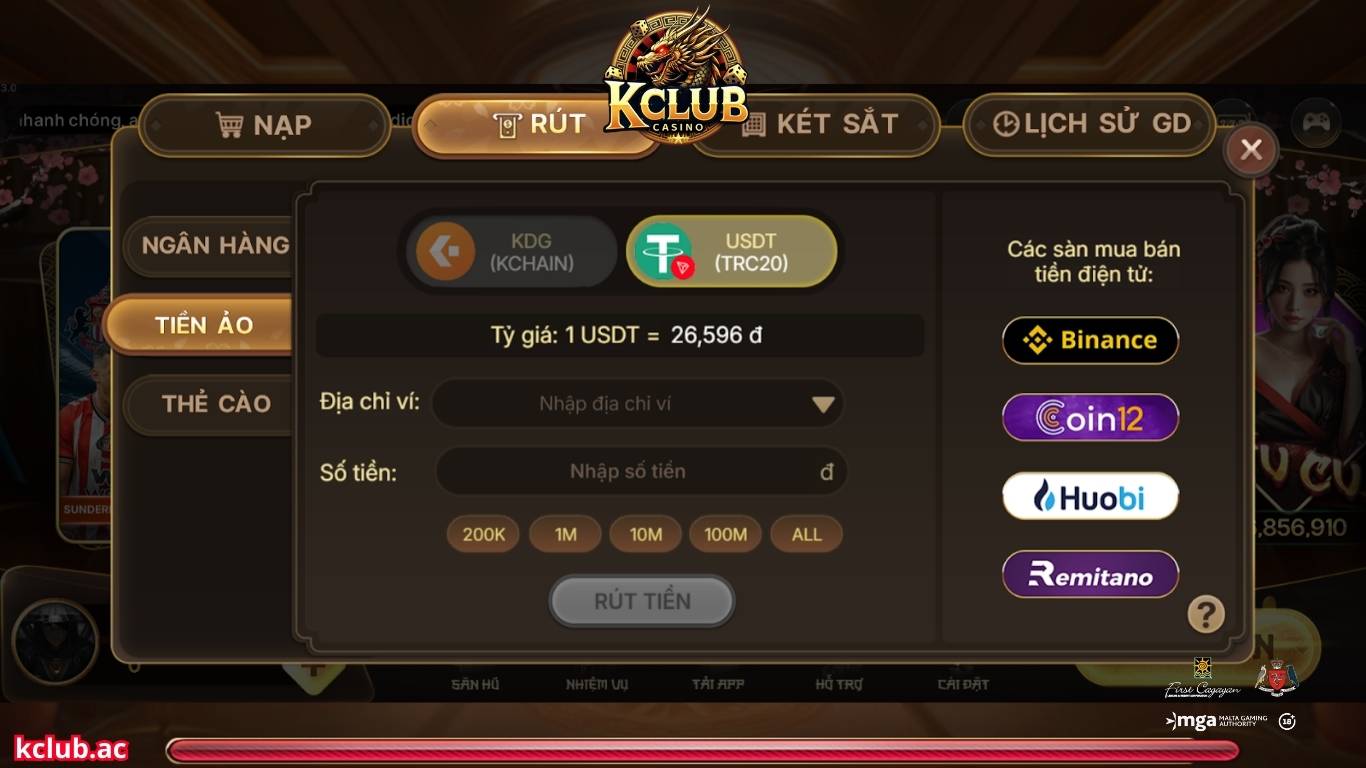This screenshot has height=768, width=1366.
Task: Click the Binance exchange logo
Action: click(x=1089, y=340)
